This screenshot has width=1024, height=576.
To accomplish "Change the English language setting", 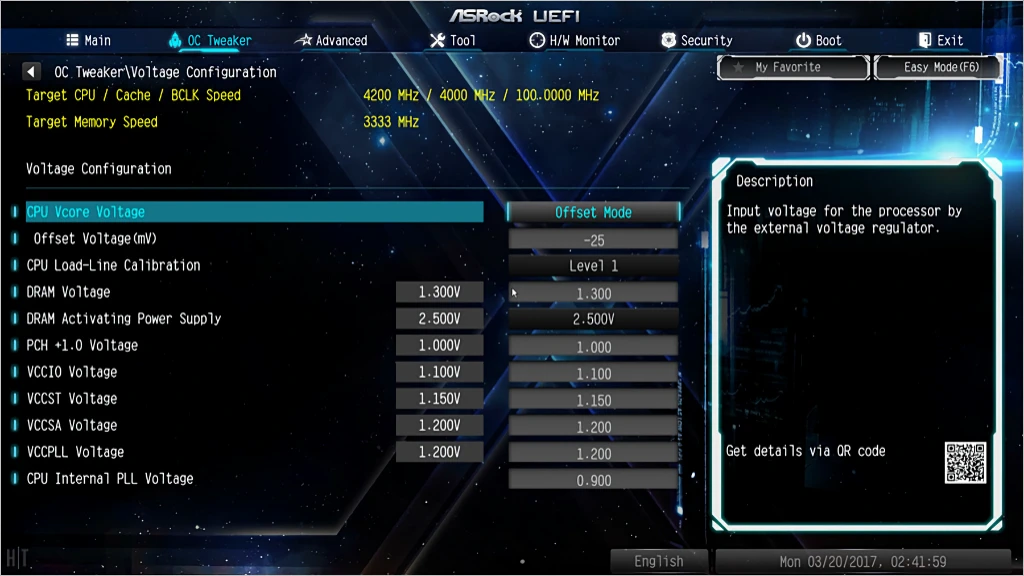I will [x=659, y=561].
